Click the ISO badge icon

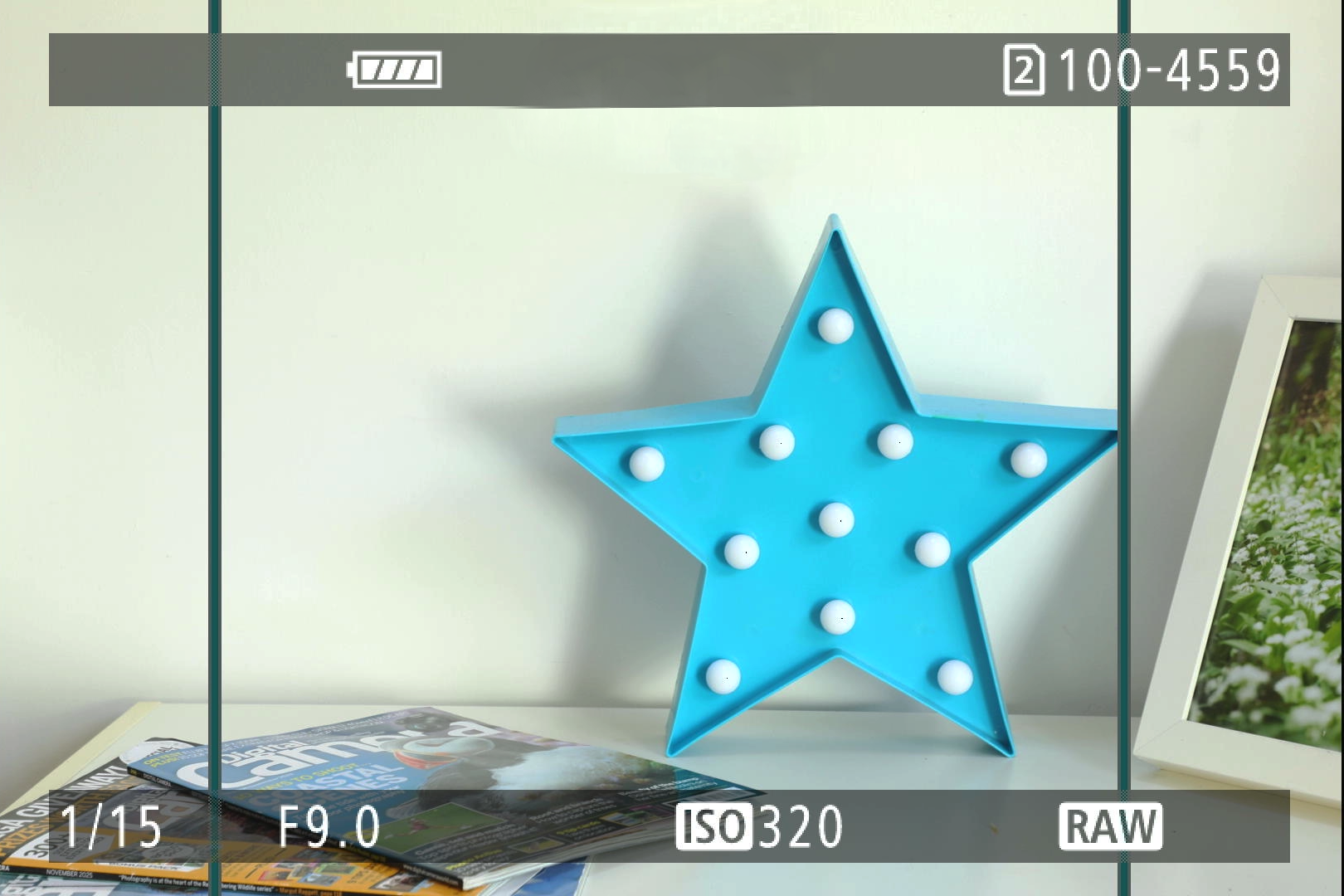[713, 826]
